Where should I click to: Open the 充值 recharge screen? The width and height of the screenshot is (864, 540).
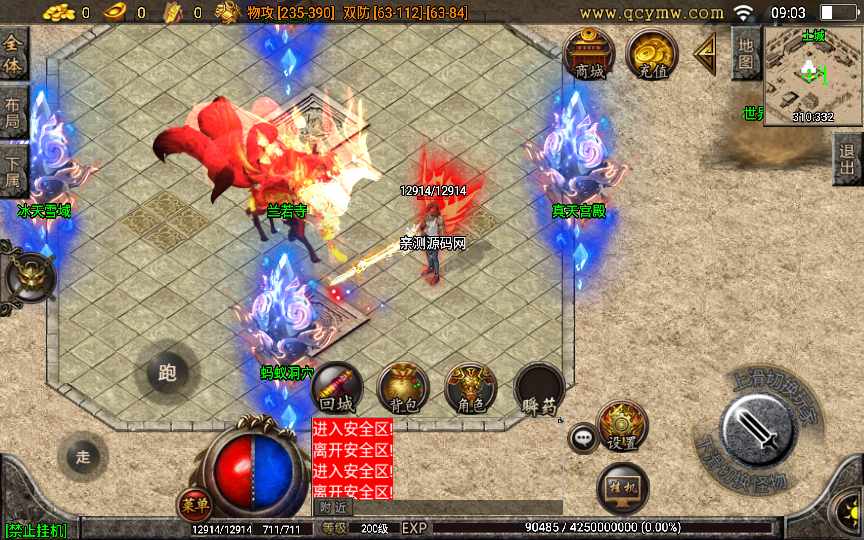(x=651, y=54)
